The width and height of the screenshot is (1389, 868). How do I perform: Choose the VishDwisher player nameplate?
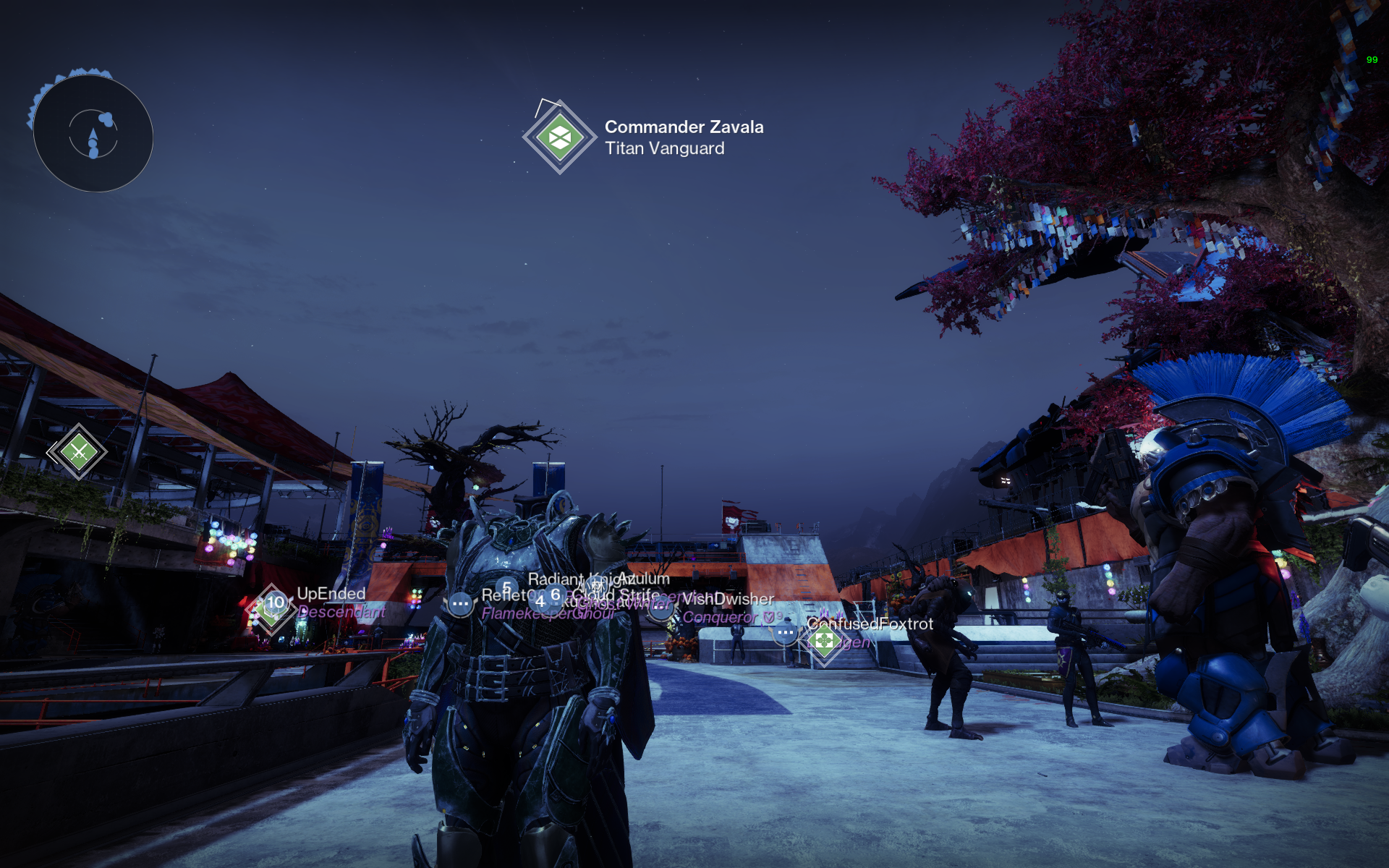point(727,599)
